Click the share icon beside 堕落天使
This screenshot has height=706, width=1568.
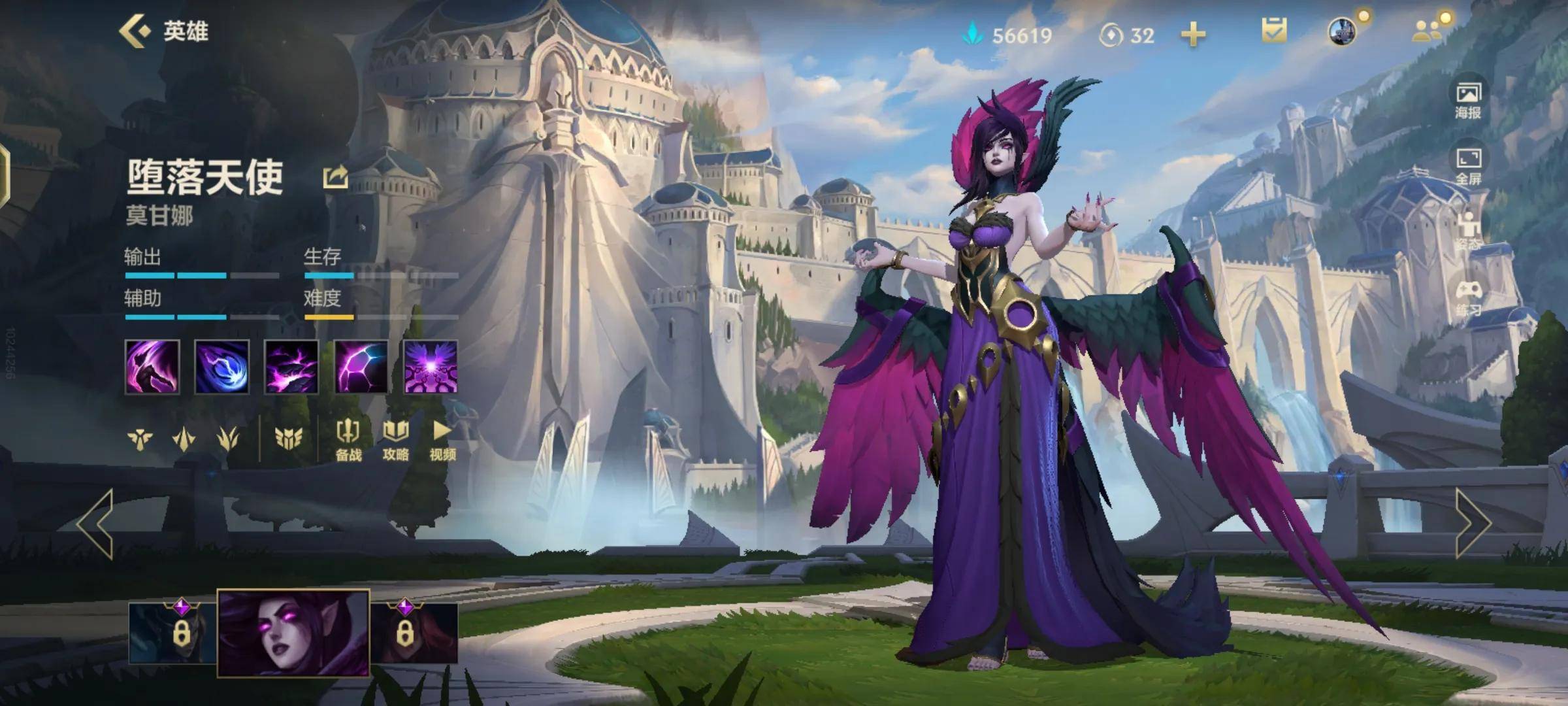point(335,177)
